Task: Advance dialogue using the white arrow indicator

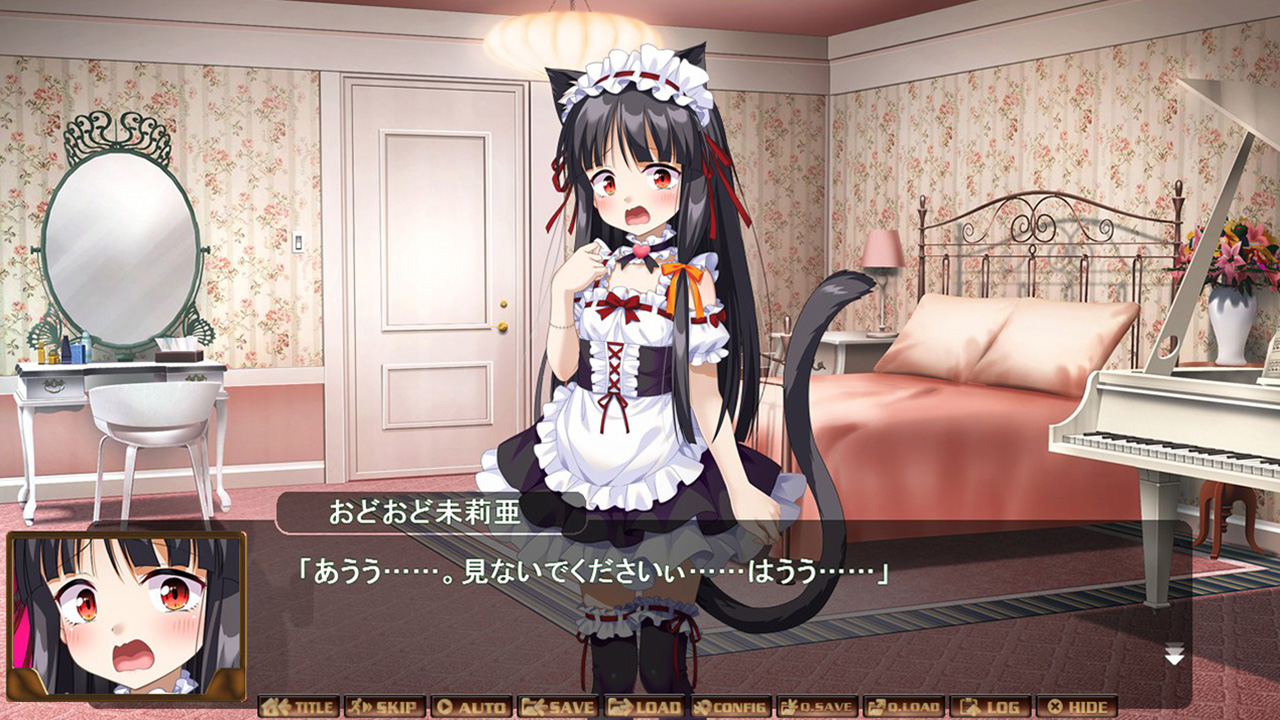Action: click(x=1174, y=656)
